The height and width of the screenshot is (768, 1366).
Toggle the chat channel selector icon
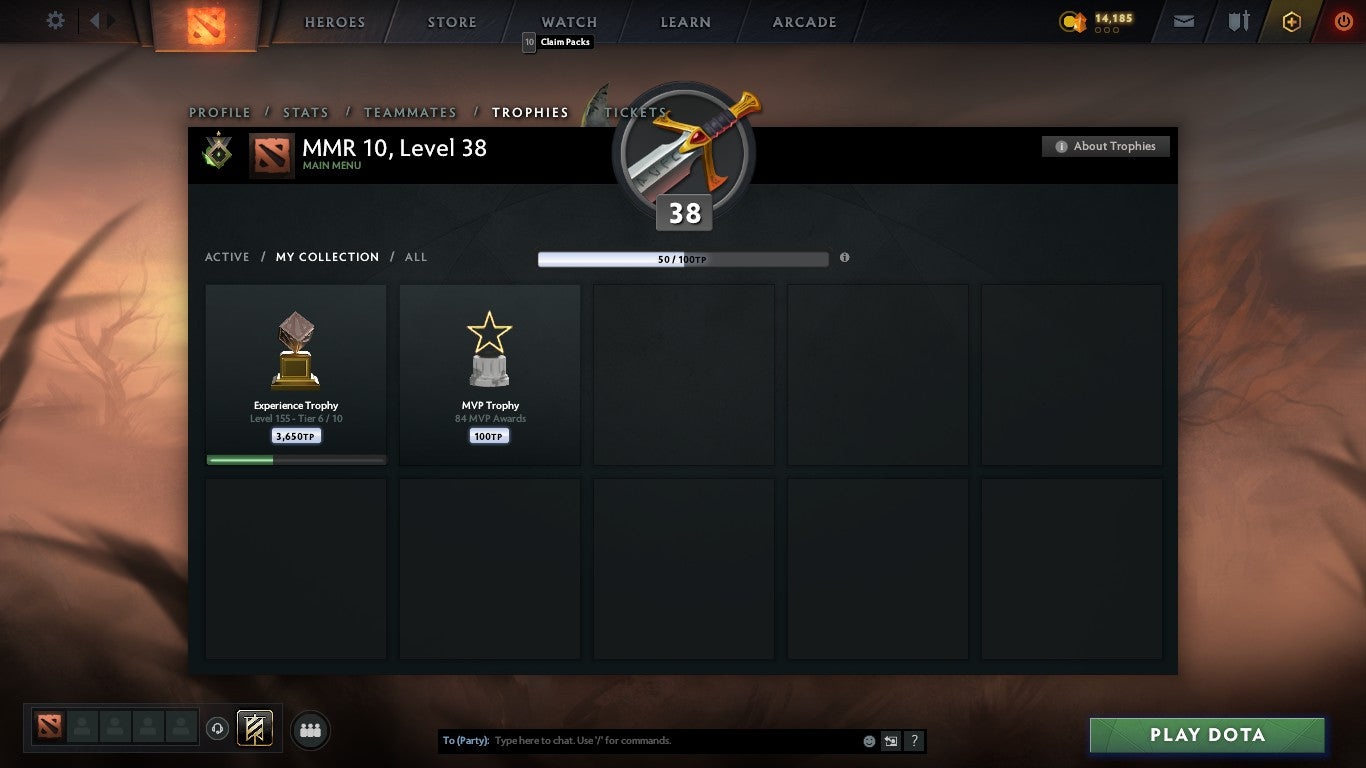pos(890,740)
